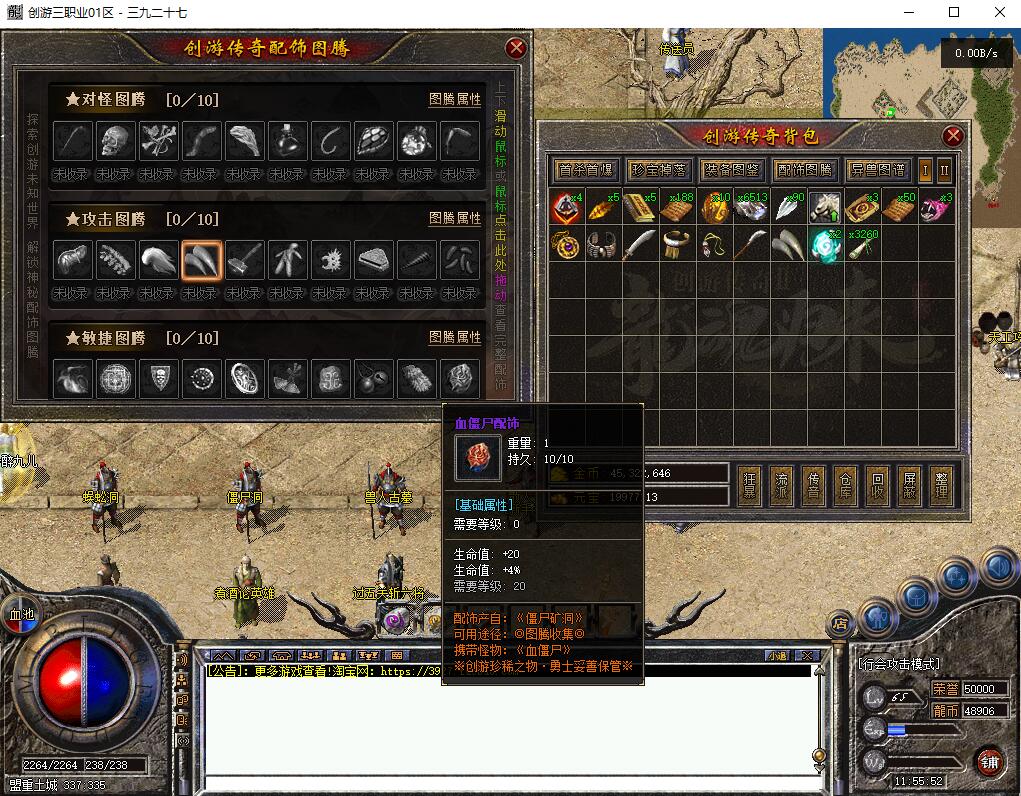The image size is (1021, 796).
Task: Choose the 回收 recycle button
Action: [x=877, y=484]
